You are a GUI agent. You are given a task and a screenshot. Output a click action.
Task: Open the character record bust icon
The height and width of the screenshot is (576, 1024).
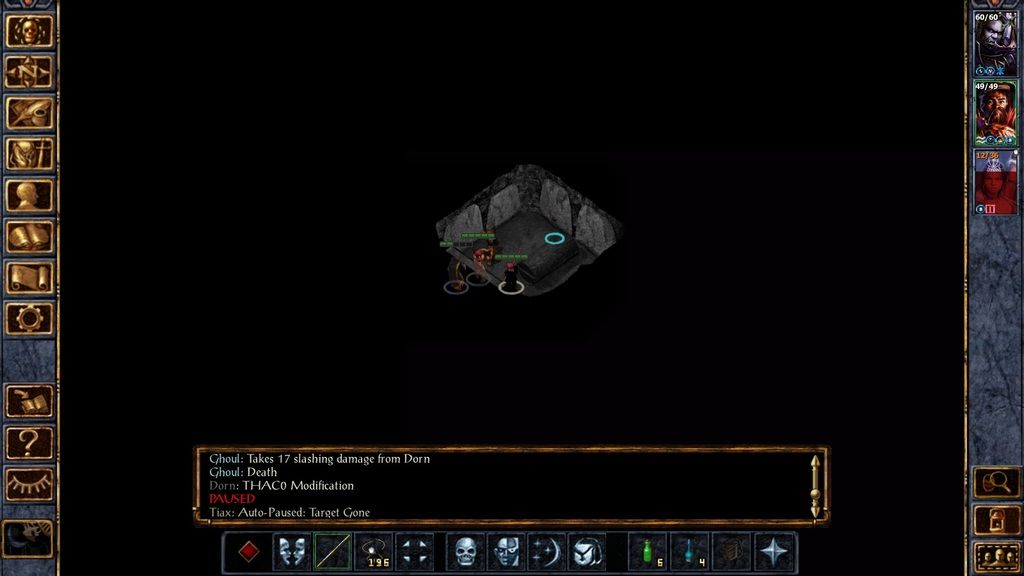point(29,195)
